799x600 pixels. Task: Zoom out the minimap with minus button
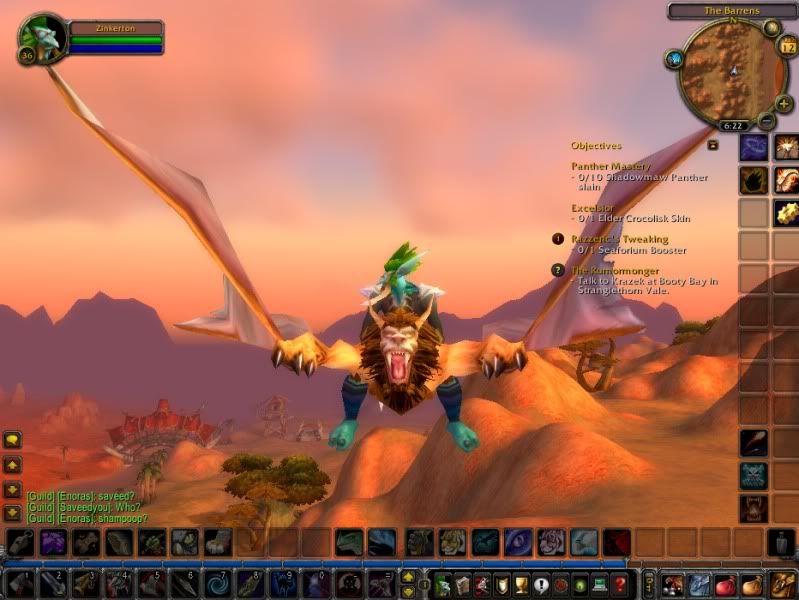(767, 121)
